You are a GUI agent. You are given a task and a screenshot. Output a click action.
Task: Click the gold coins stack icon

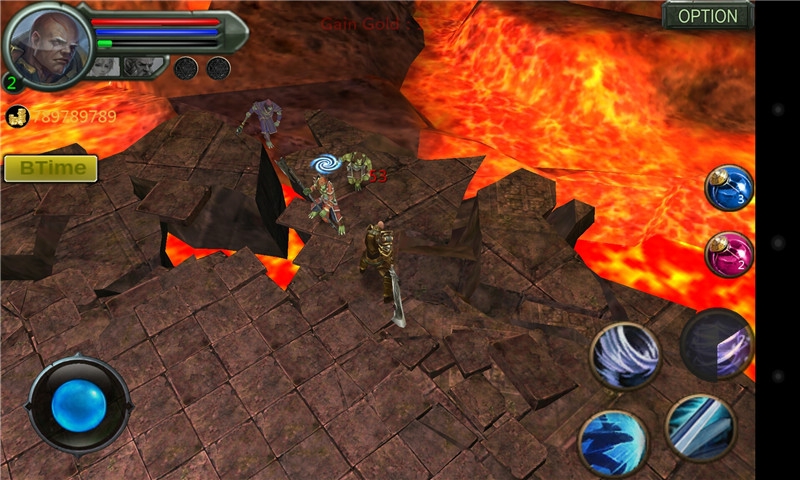tap(16, 116)
